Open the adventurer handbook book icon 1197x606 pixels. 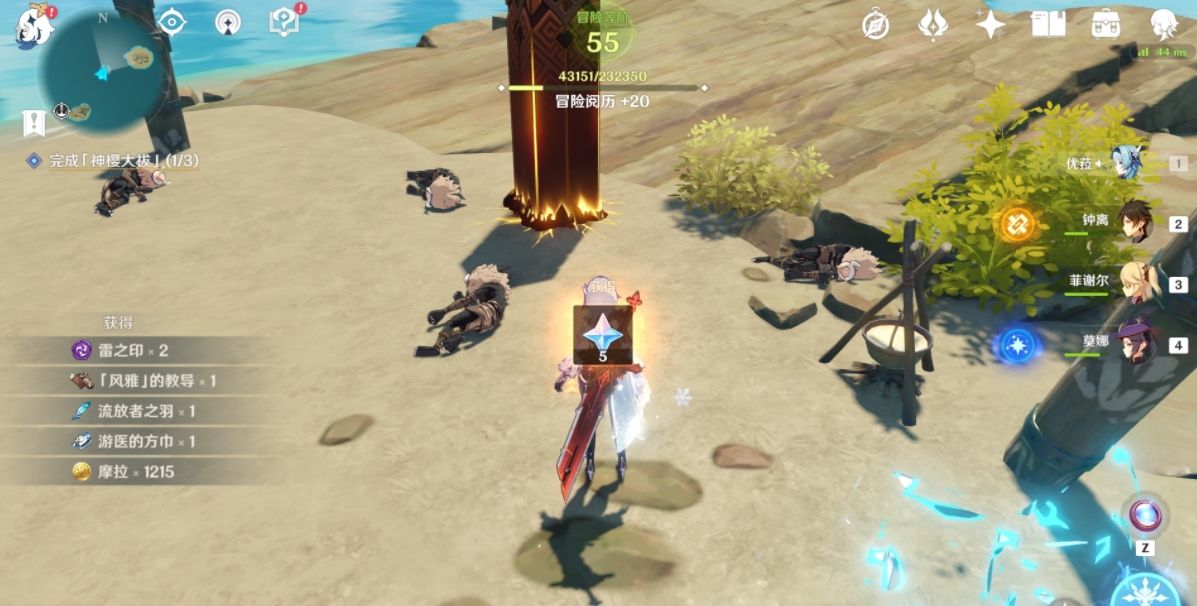pyautogui.click(x=1048, y=25)
